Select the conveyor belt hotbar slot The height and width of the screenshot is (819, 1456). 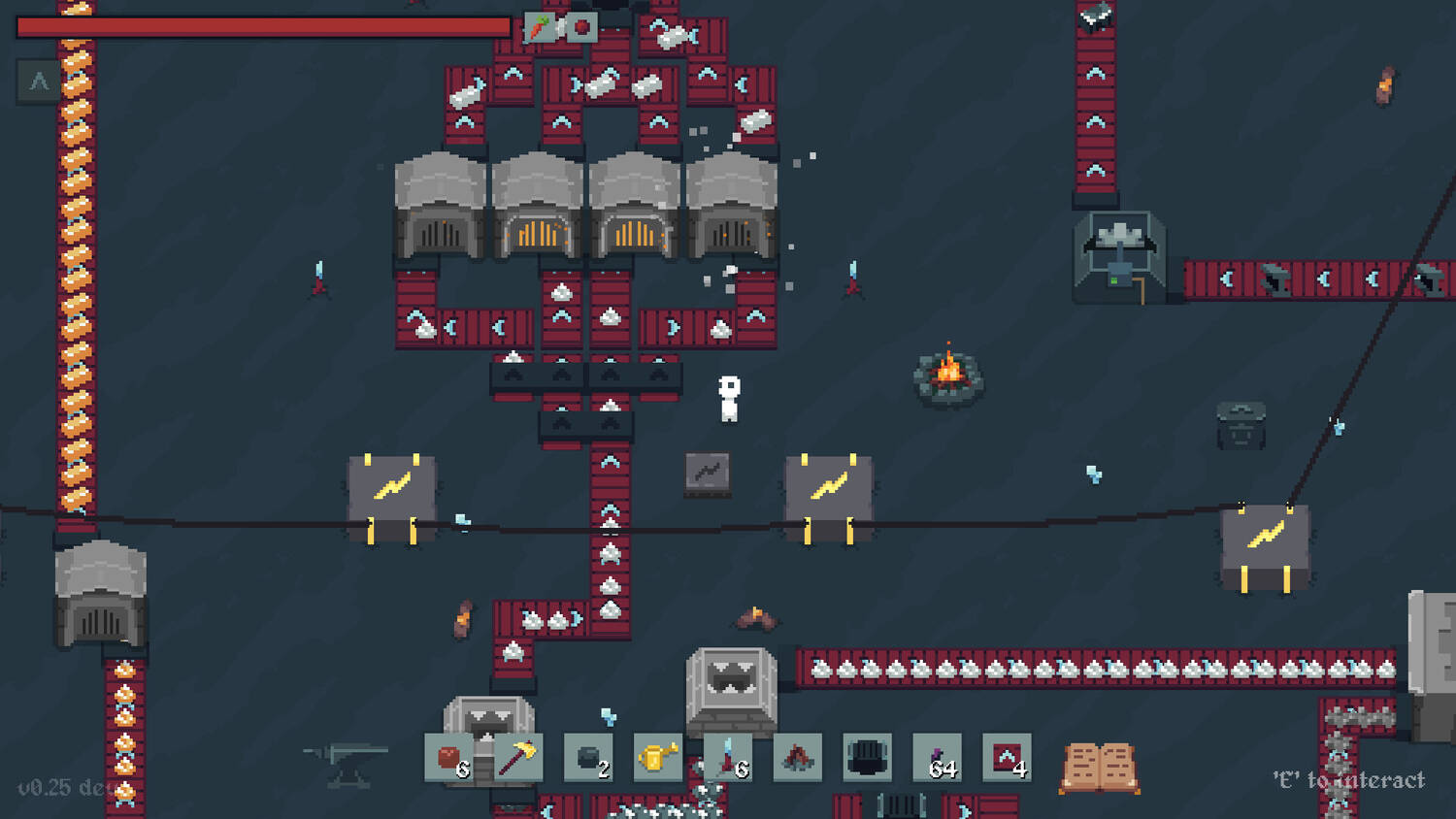(1007, 758)
